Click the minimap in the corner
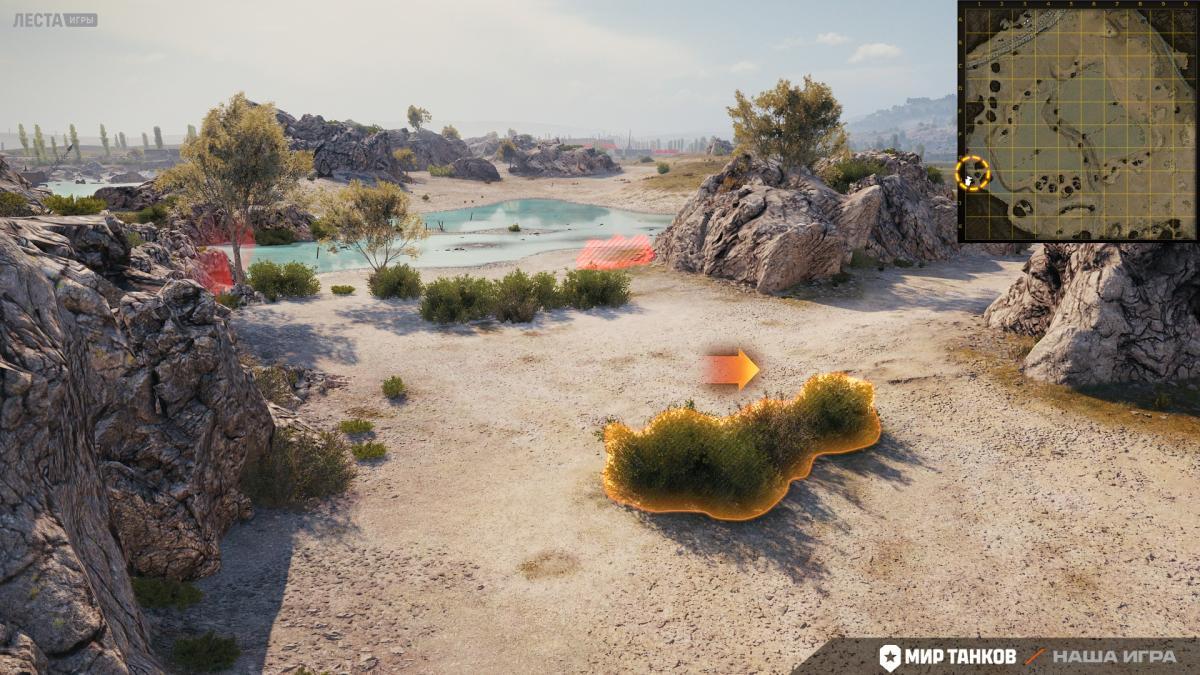1200x675 pixels. click(1078, 121)
